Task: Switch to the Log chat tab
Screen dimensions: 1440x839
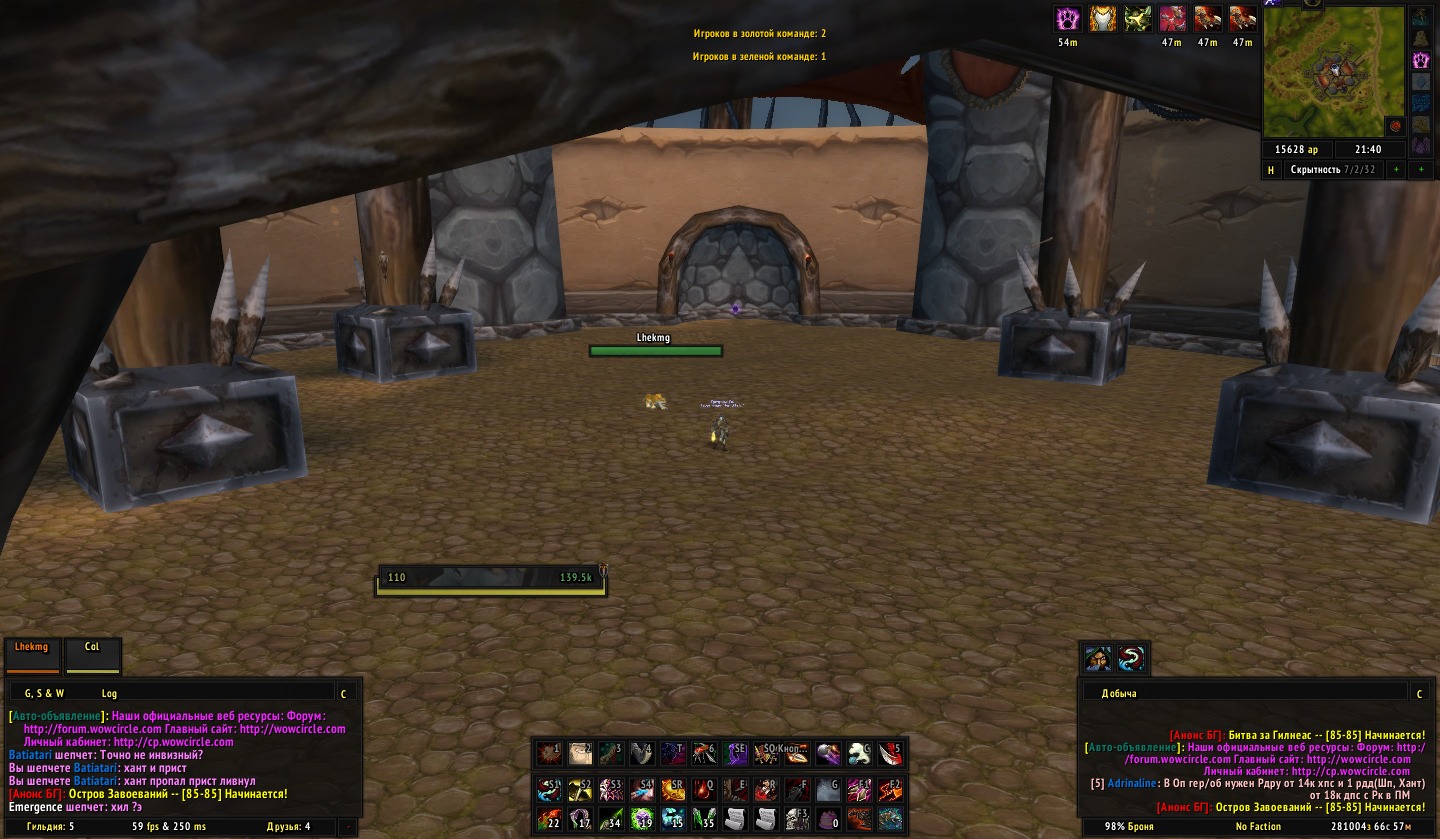Action: (x=109, y=692)
